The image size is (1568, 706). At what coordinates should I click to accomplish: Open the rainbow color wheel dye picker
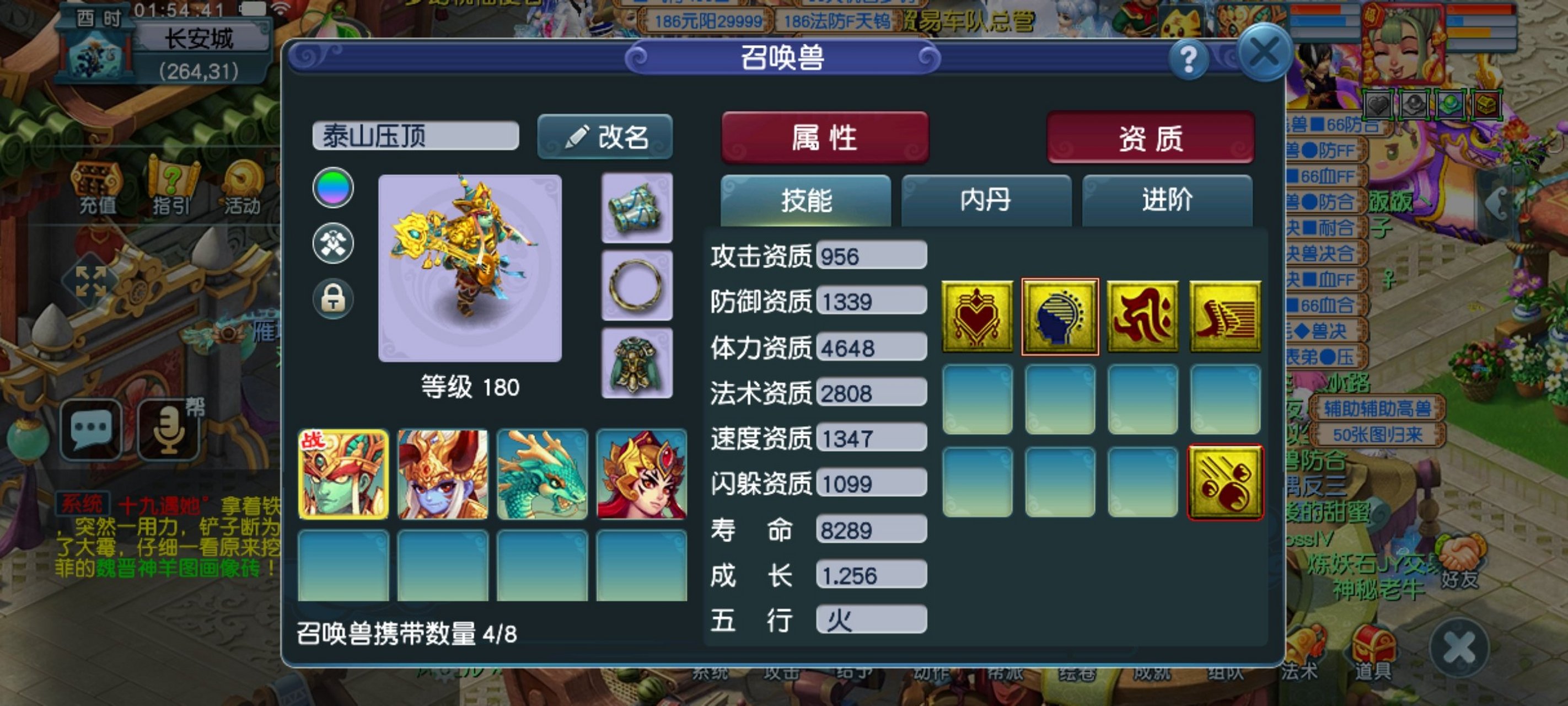coord(332,187)
